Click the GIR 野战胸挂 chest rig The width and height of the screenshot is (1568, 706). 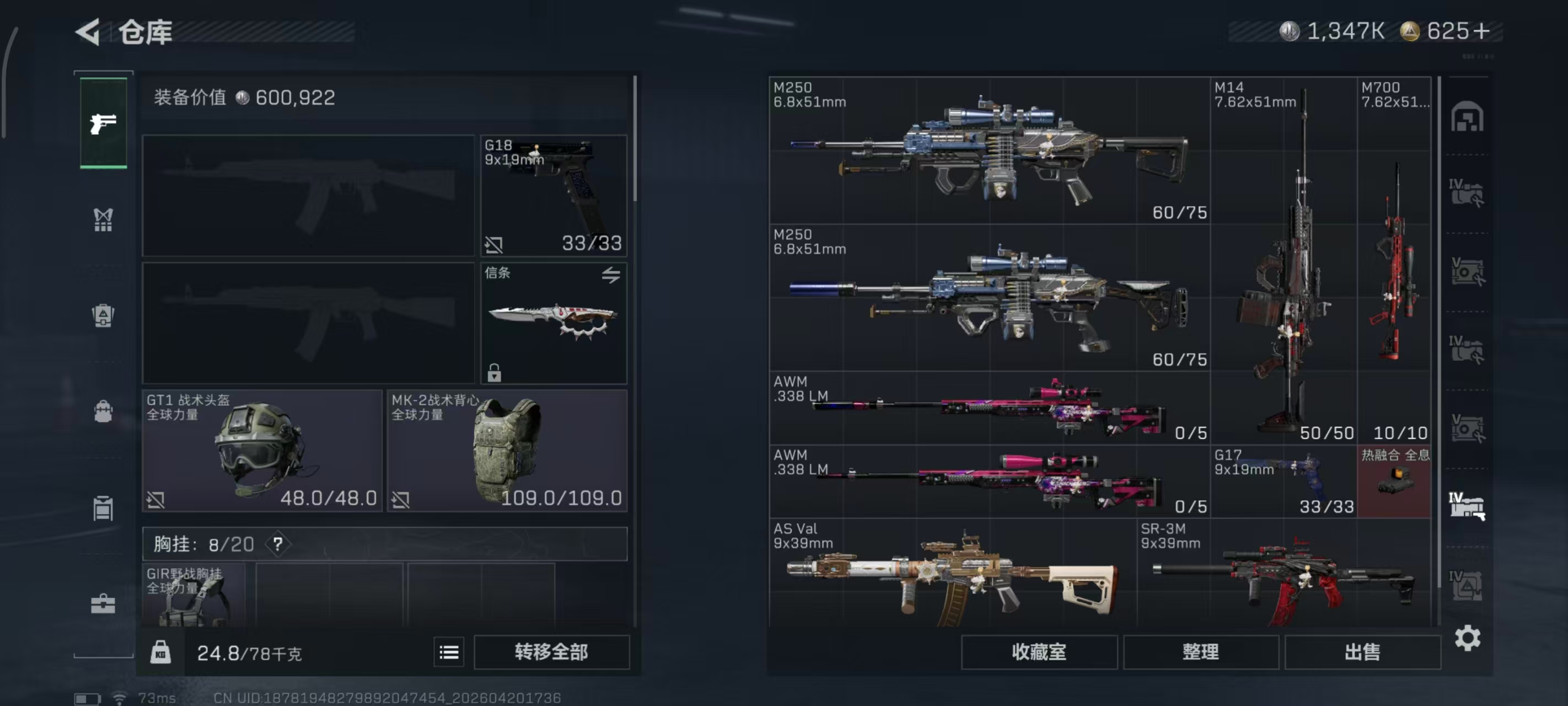click(194, 595)
